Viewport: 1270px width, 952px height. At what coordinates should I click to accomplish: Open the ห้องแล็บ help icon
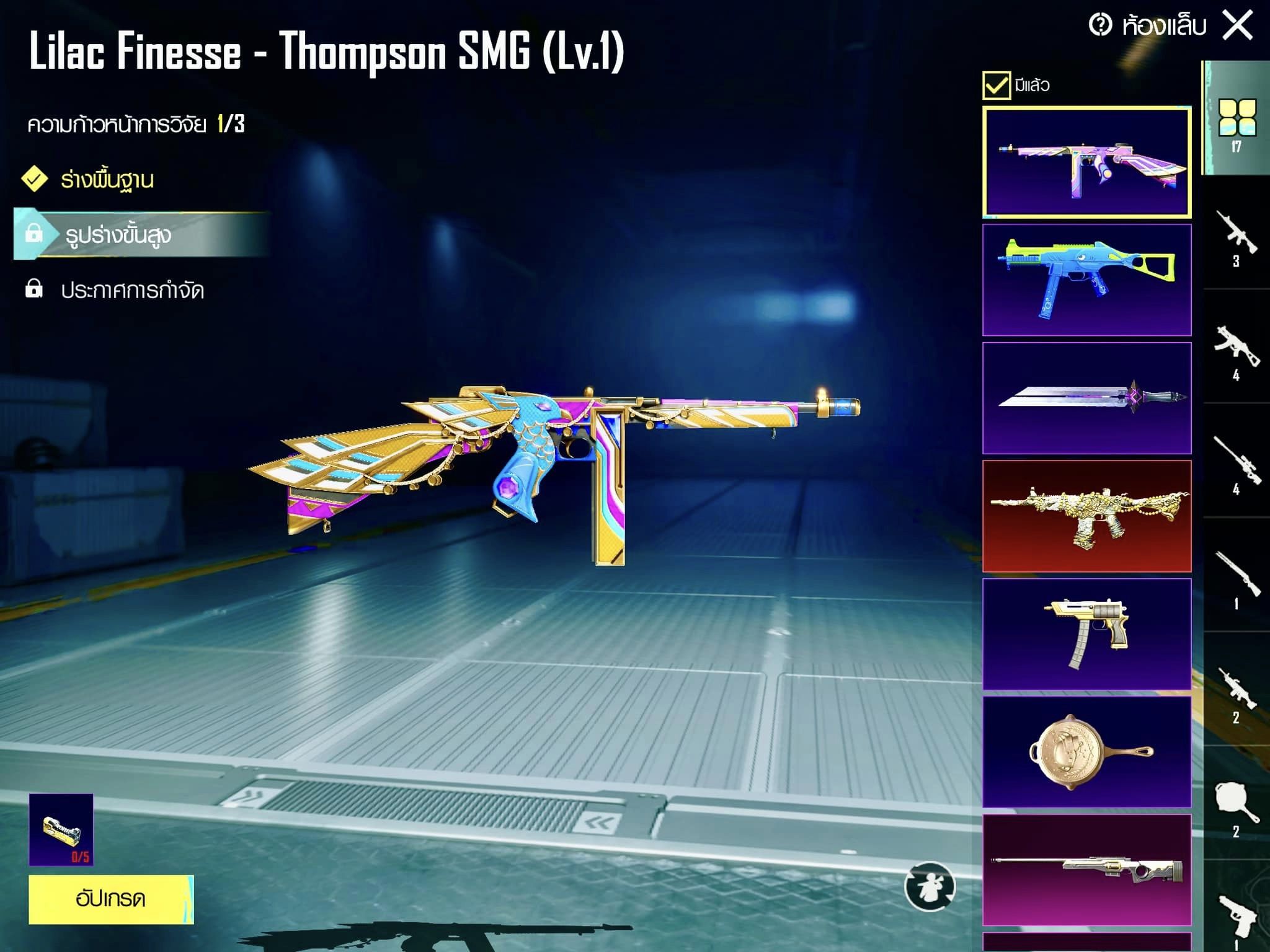click(x=1100, y=25)
